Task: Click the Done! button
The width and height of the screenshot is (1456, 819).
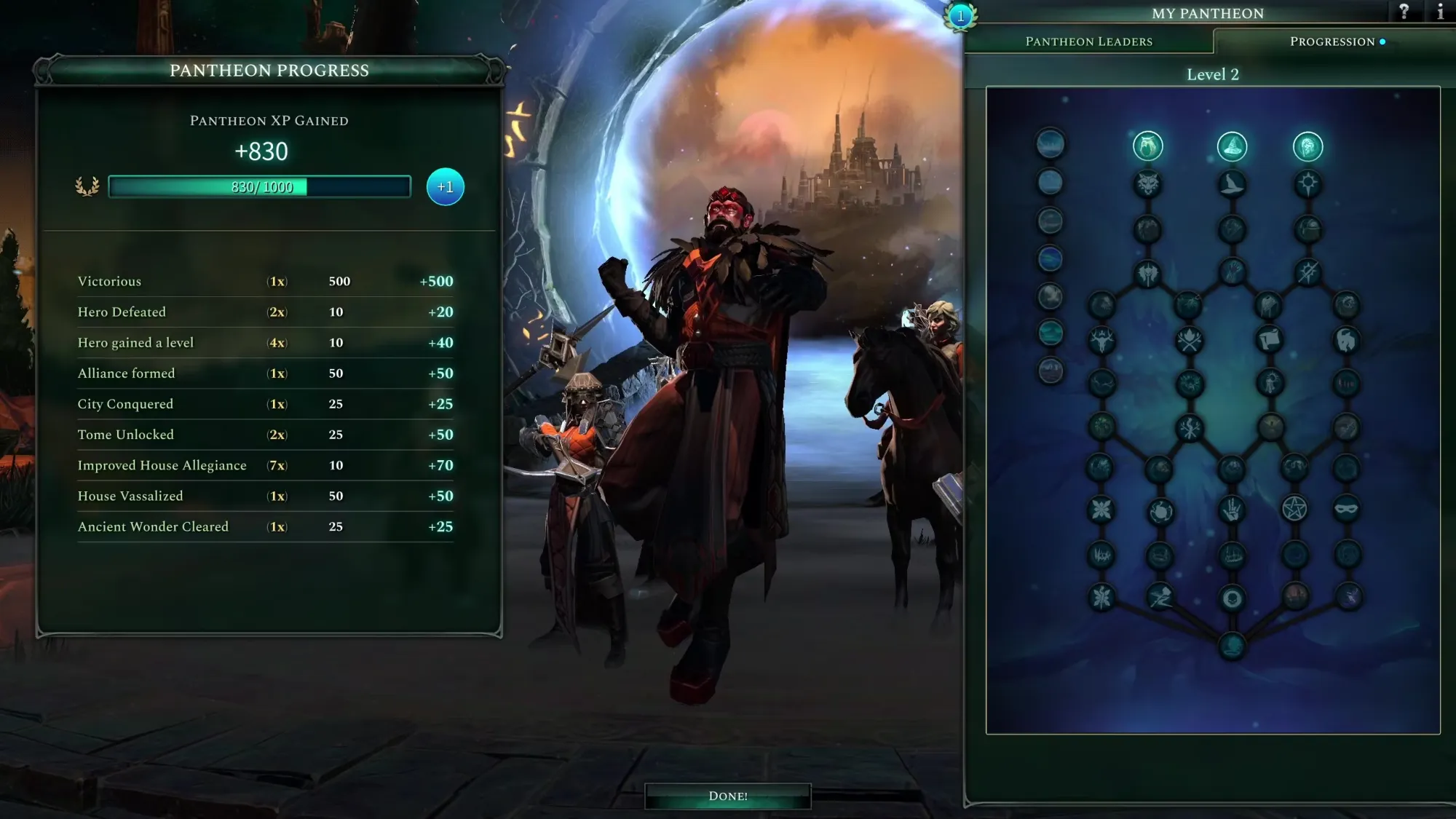Action: (x=727, y=796)
